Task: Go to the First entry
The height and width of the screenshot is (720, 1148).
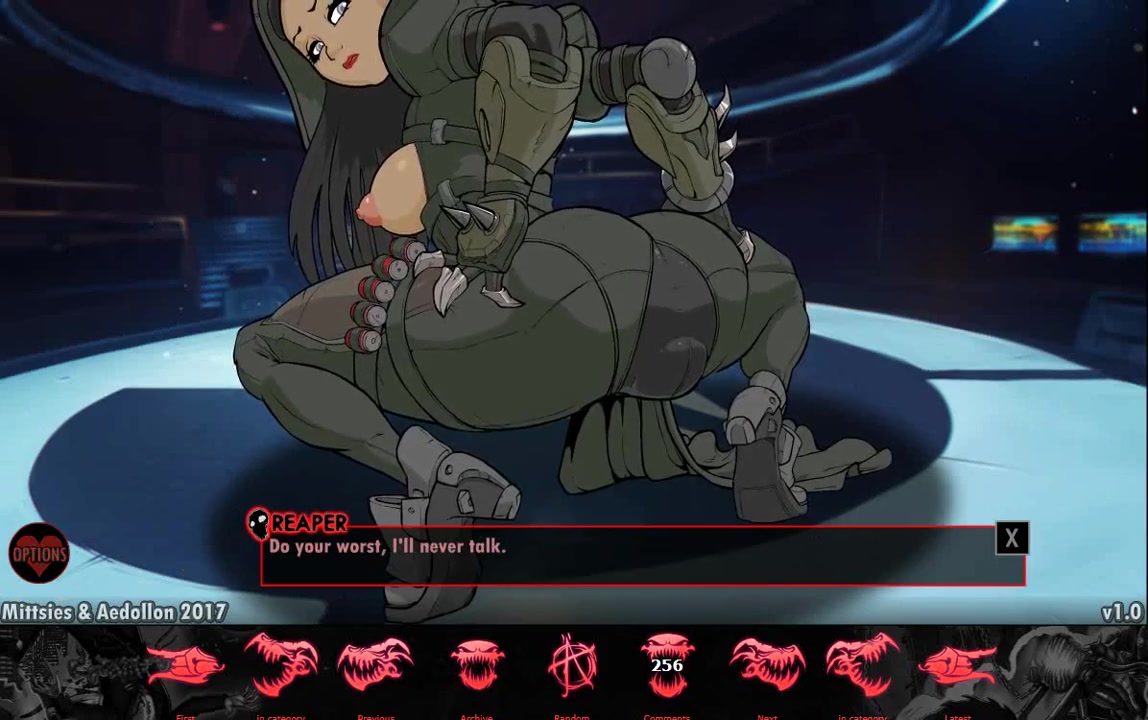Action: click(186, 666)
